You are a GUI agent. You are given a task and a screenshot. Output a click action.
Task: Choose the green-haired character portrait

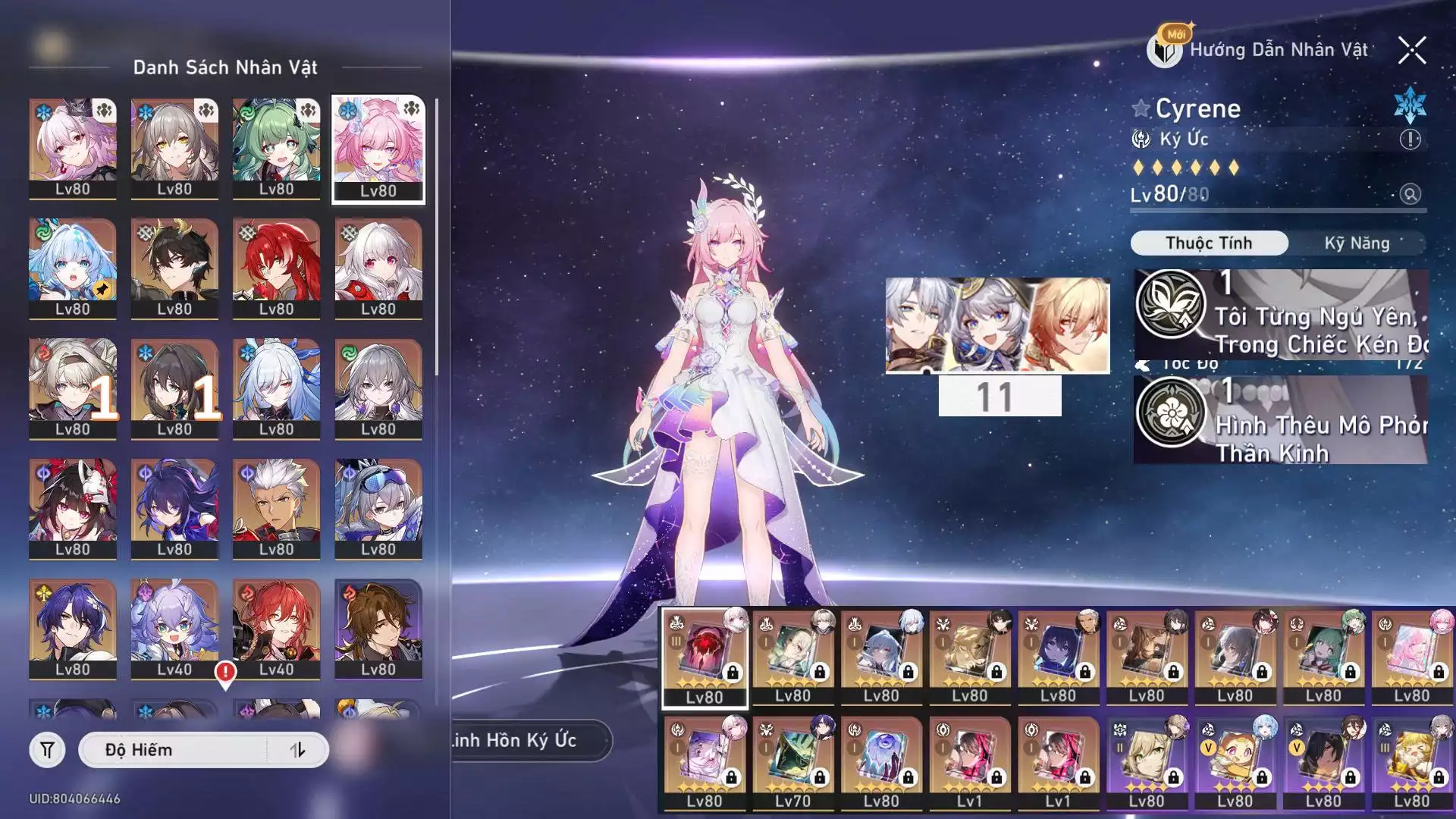pos(276,149)
